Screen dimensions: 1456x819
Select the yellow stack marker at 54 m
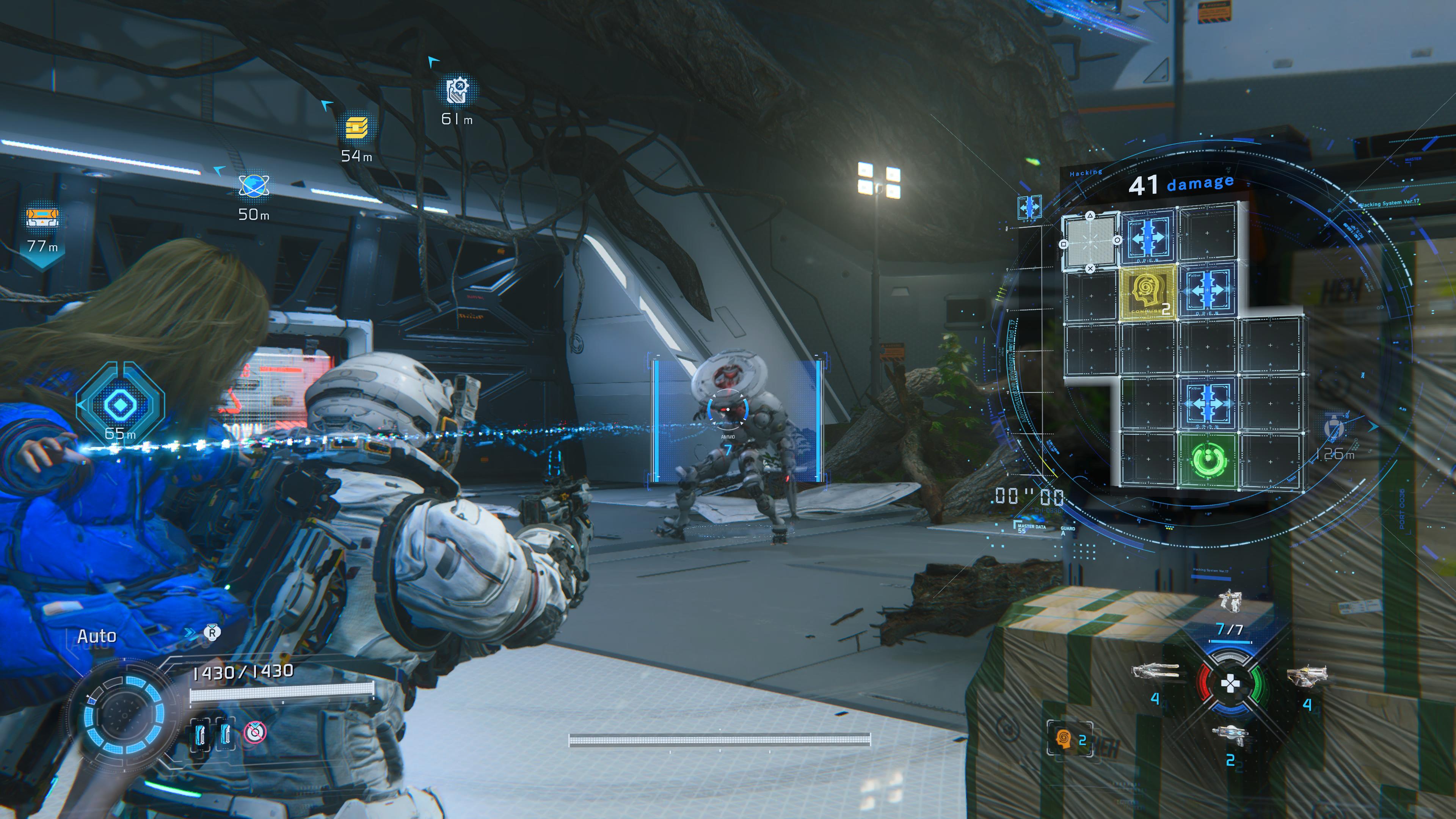(x=356, y=128)
